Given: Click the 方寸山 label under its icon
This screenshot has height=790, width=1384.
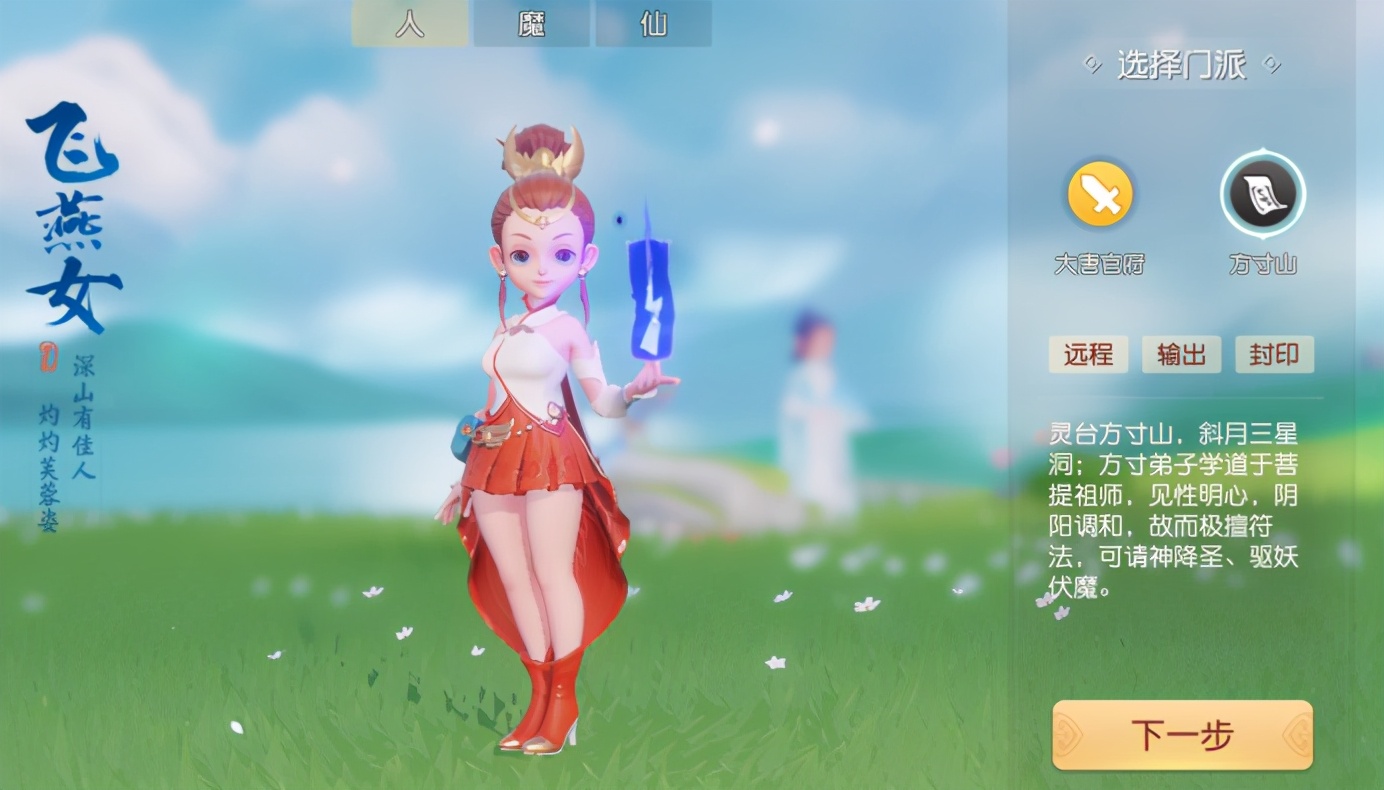Looking at the screenshot, I should 1262,265.
